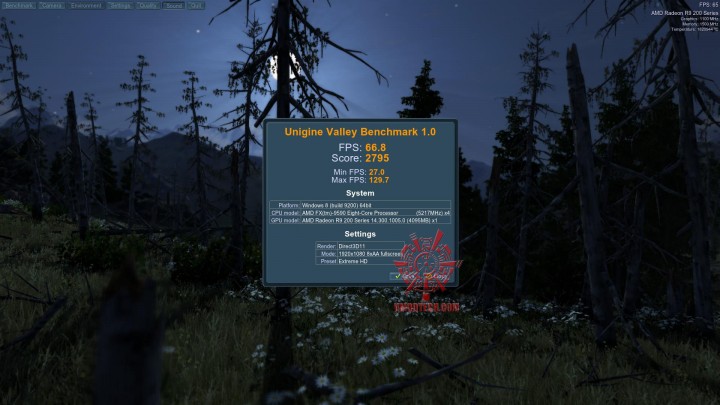The height and width of the screenshot is (405, 720).
Task: Open the Benchmark menu button
Action: (18, 5)
